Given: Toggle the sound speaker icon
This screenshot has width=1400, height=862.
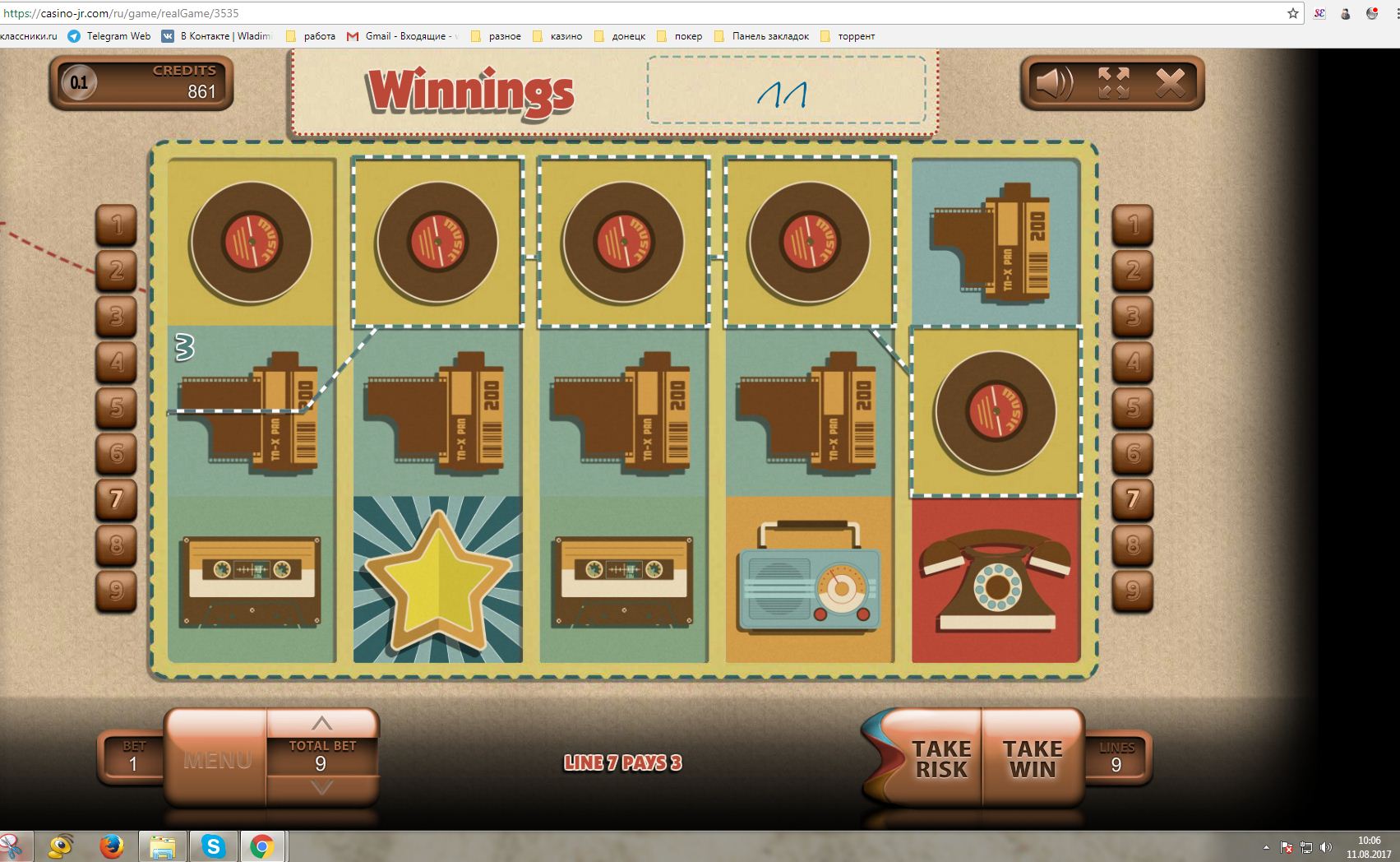Looking at the screenshot, I should [1053, 83].
